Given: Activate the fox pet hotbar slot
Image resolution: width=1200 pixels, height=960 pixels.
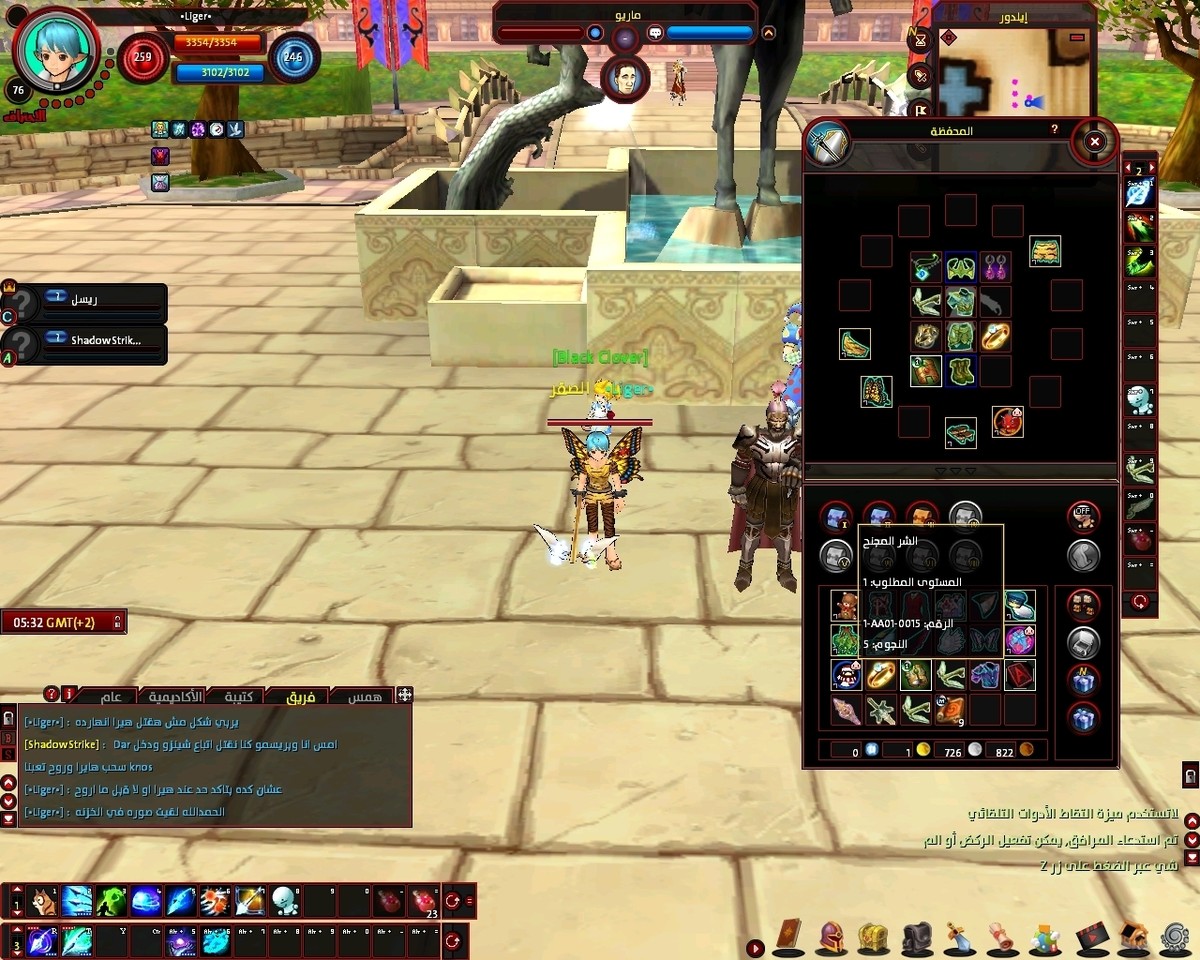Looking at the screenshot, I should pos(42,901).
